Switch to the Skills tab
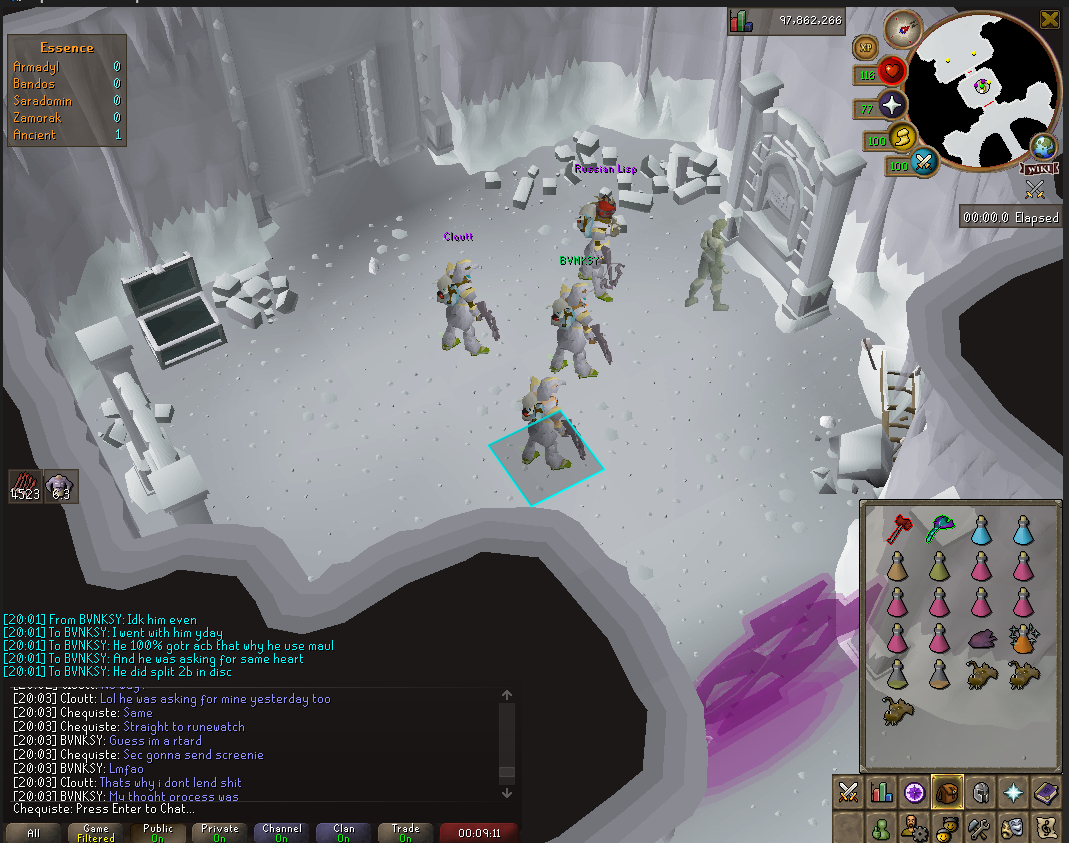This screenshot has width=1069, height=843. [x=881, y=792]
